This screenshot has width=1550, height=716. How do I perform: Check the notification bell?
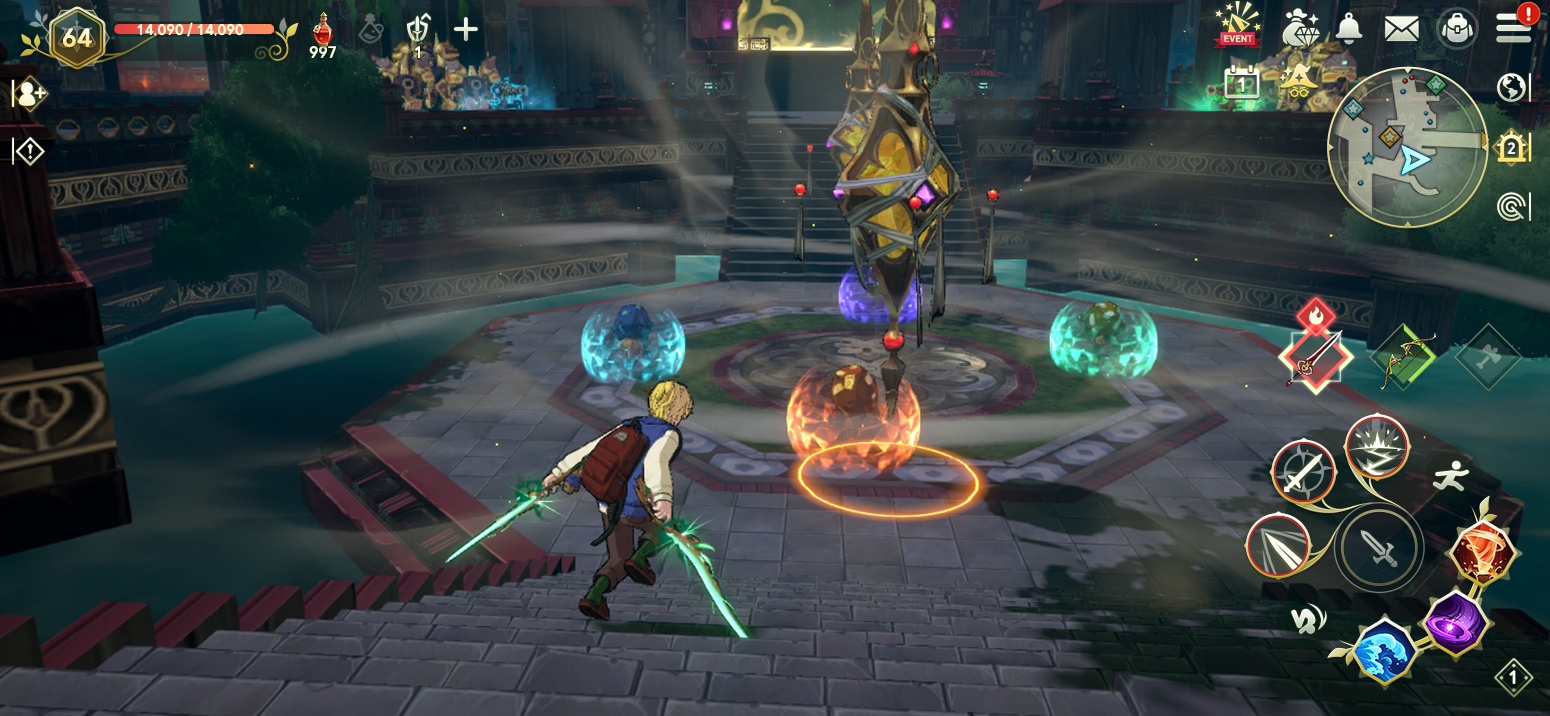tap(1349, 28)
